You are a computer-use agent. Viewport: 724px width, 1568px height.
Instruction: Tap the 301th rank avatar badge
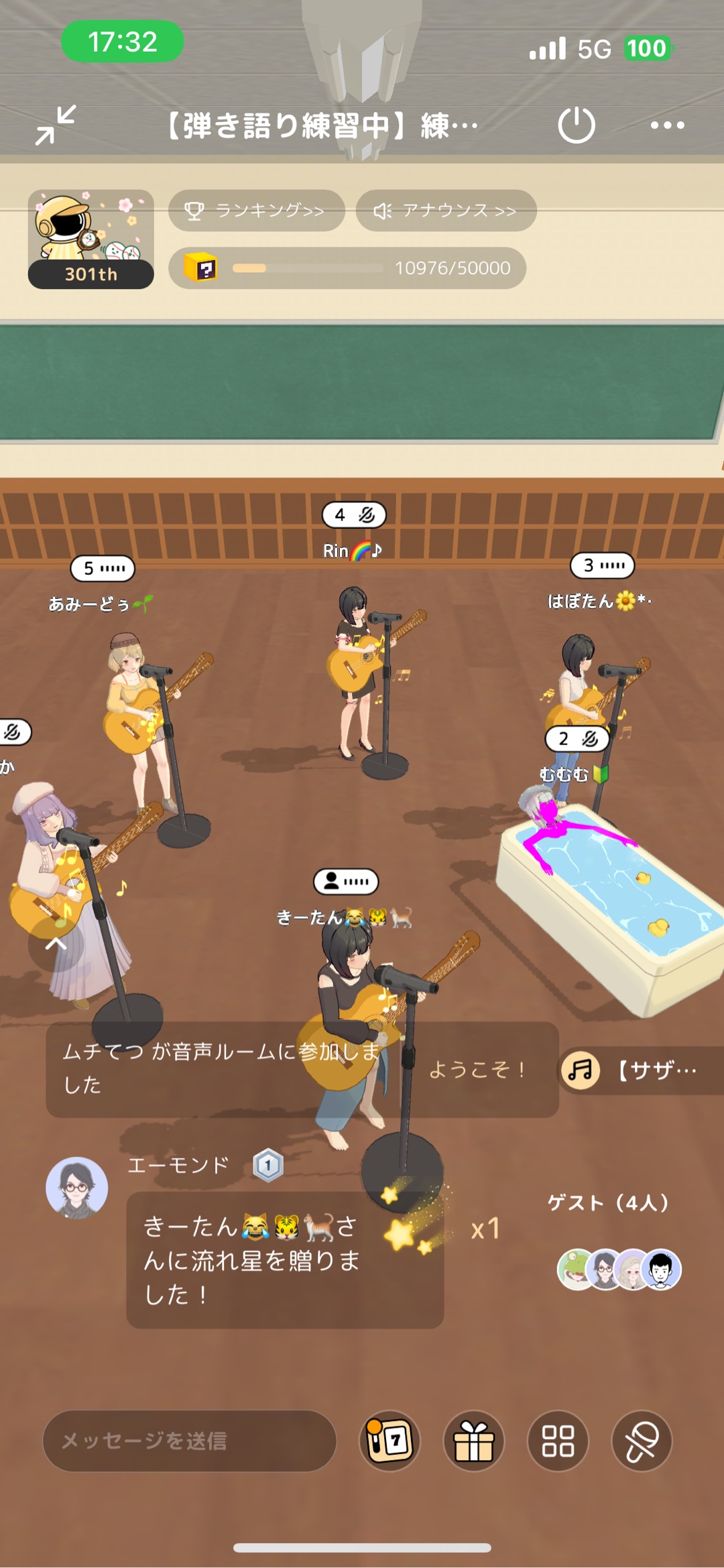point(91,239)
